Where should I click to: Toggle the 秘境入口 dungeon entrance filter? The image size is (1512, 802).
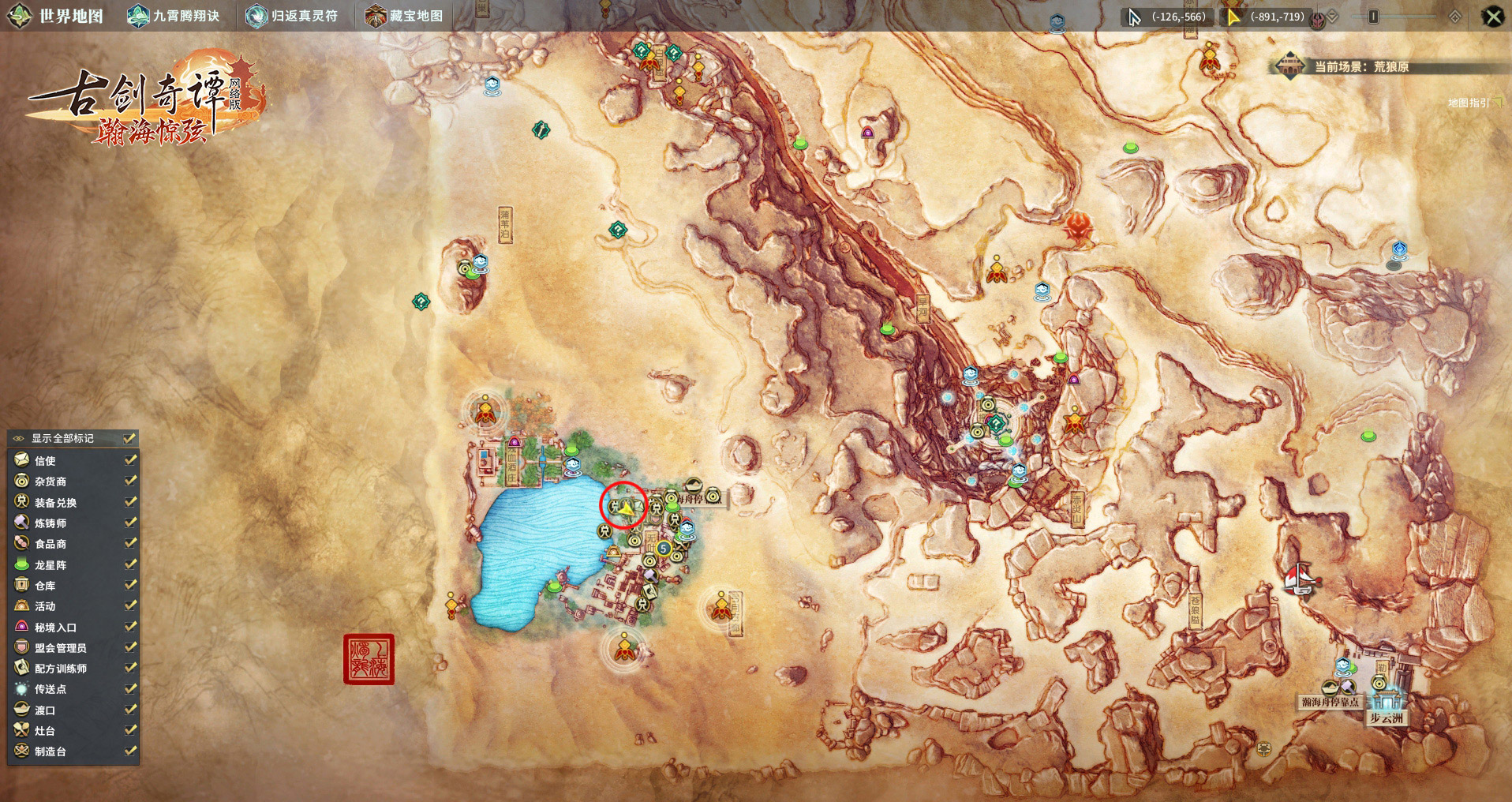[130, 627]
